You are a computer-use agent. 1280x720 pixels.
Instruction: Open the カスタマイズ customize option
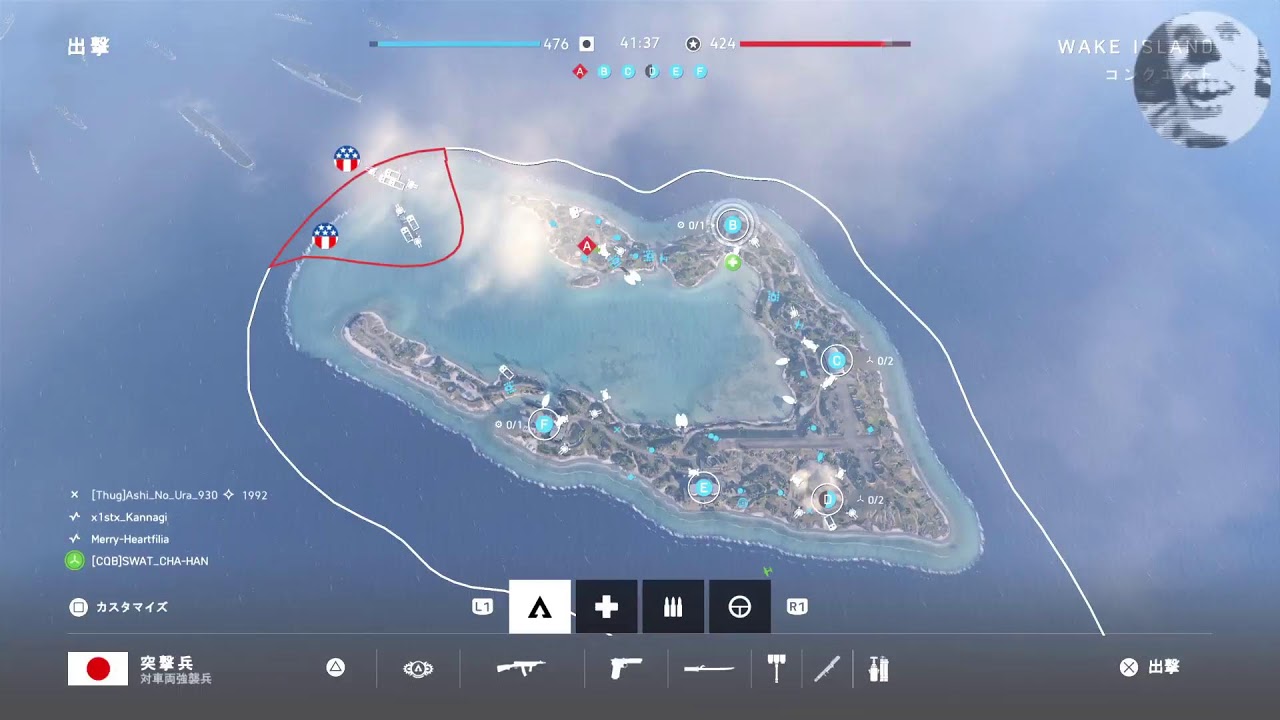(119, 607)
